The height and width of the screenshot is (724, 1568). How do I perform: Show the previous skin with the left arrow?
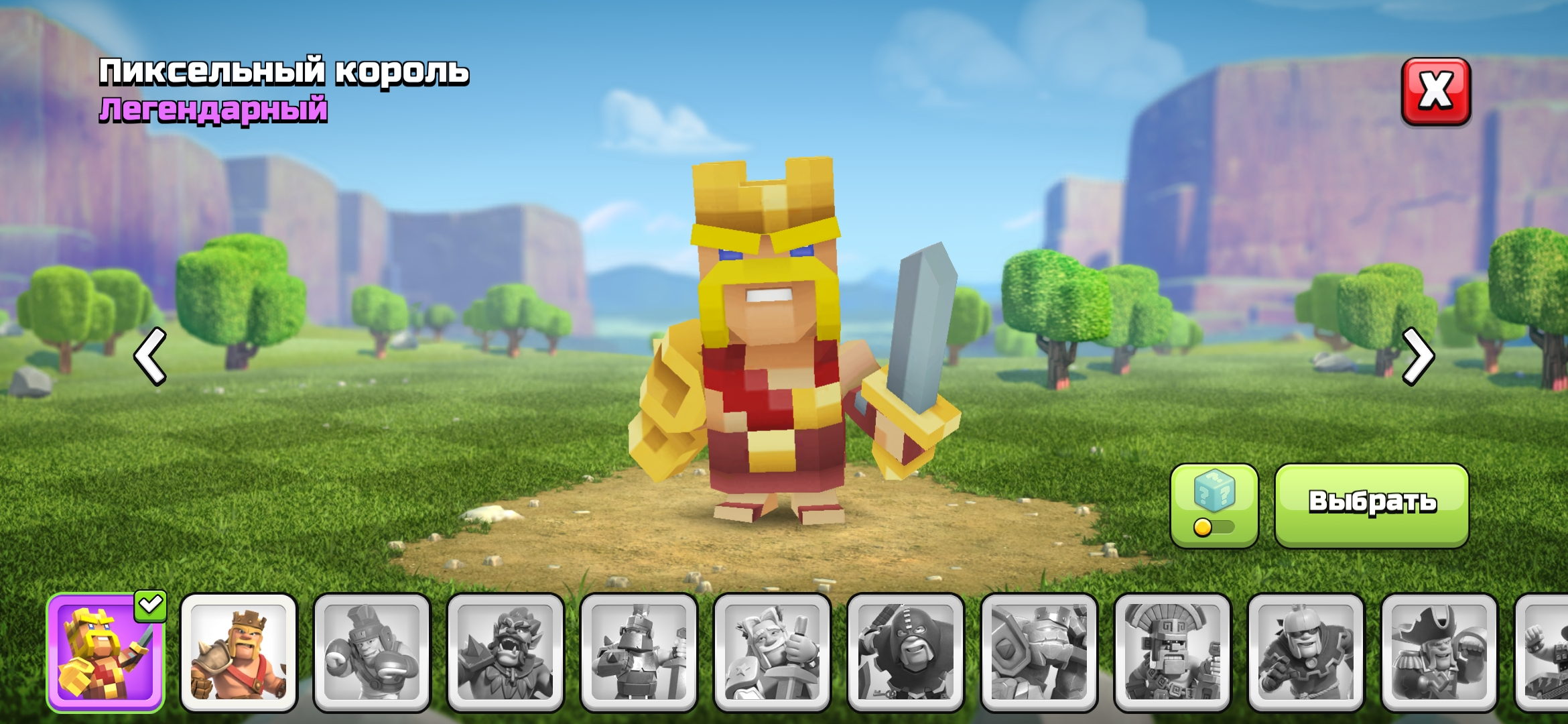(150, 356)
